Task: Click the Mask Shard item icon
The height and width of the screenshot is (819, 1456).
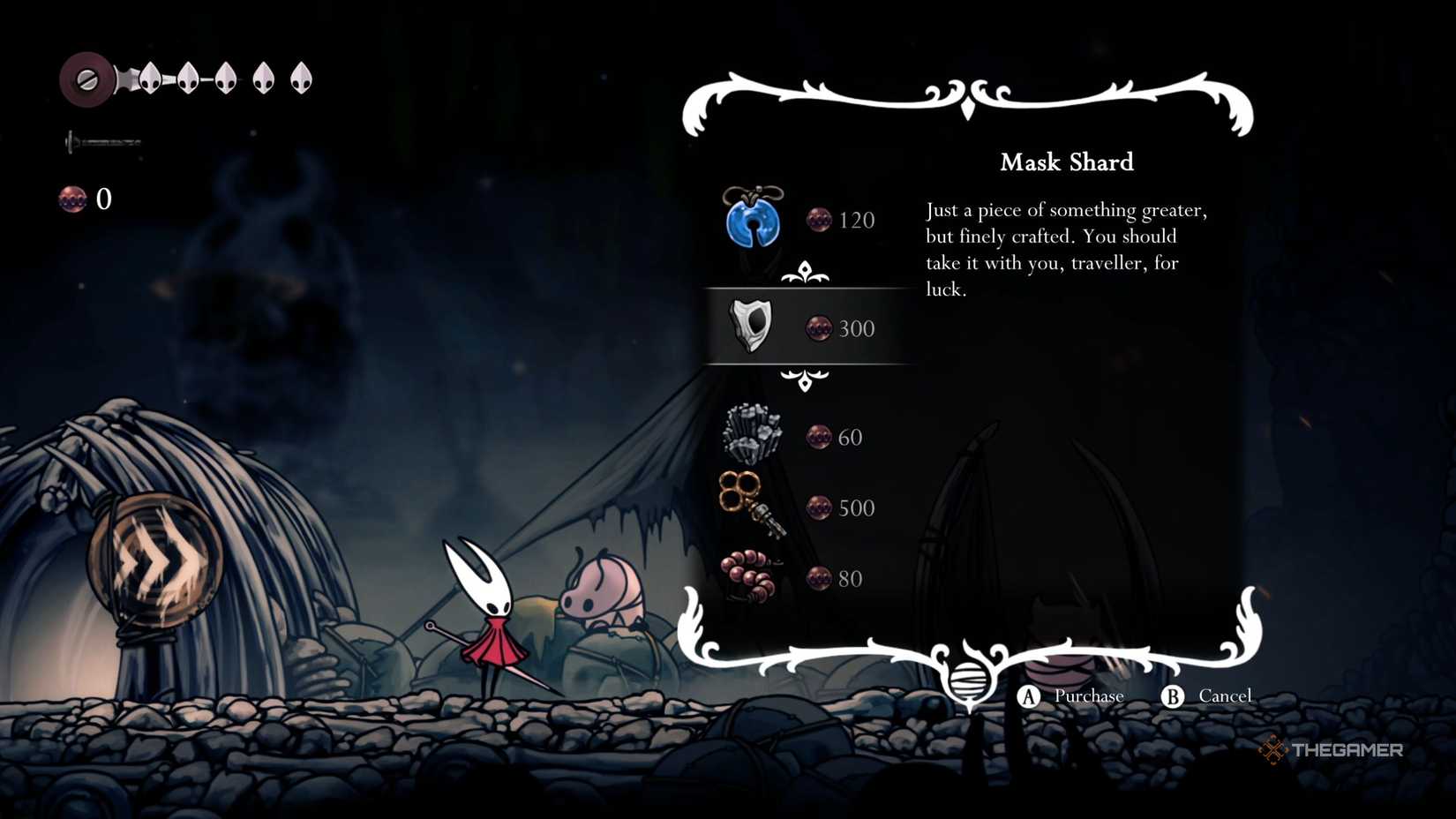Action: tap(750, 327)
